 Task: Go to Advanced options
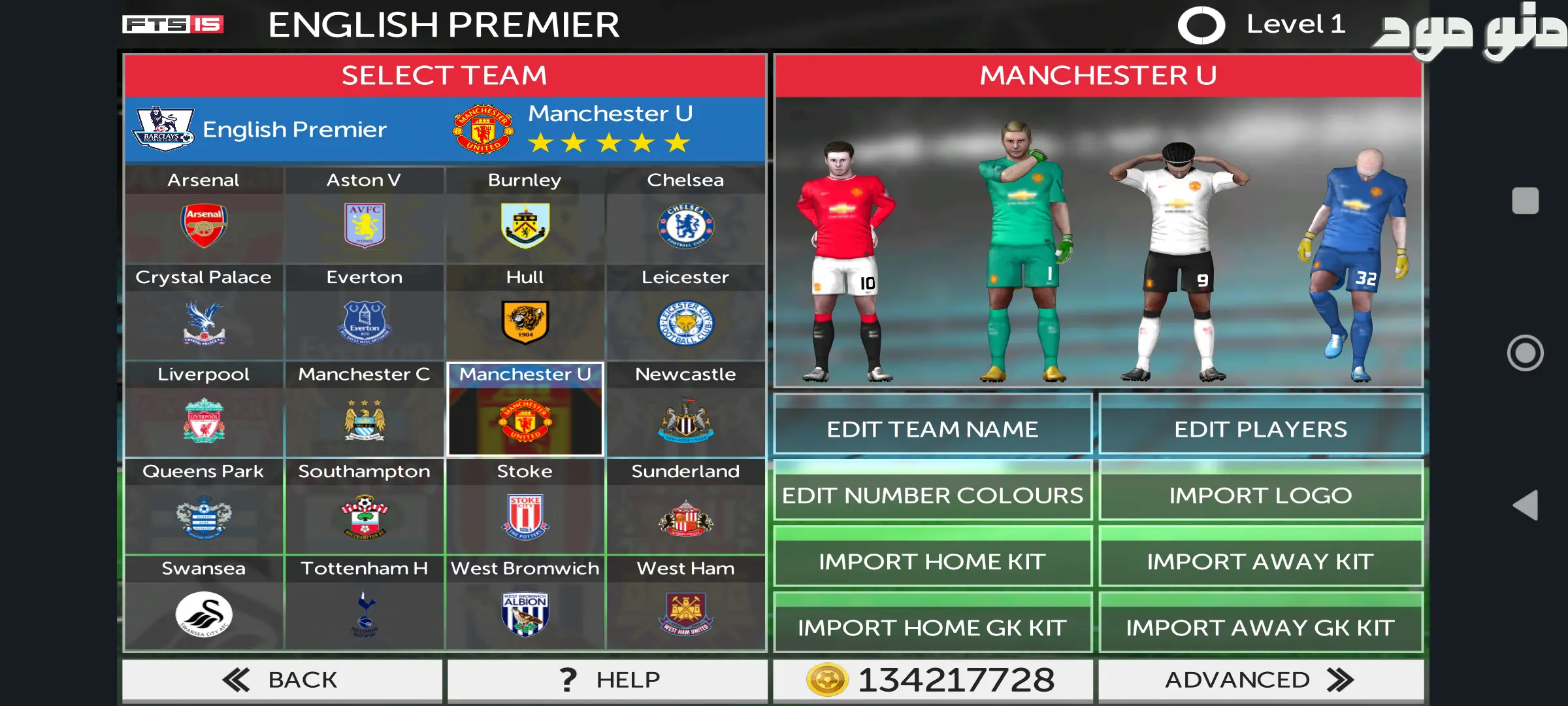(x=1260, y=680)
